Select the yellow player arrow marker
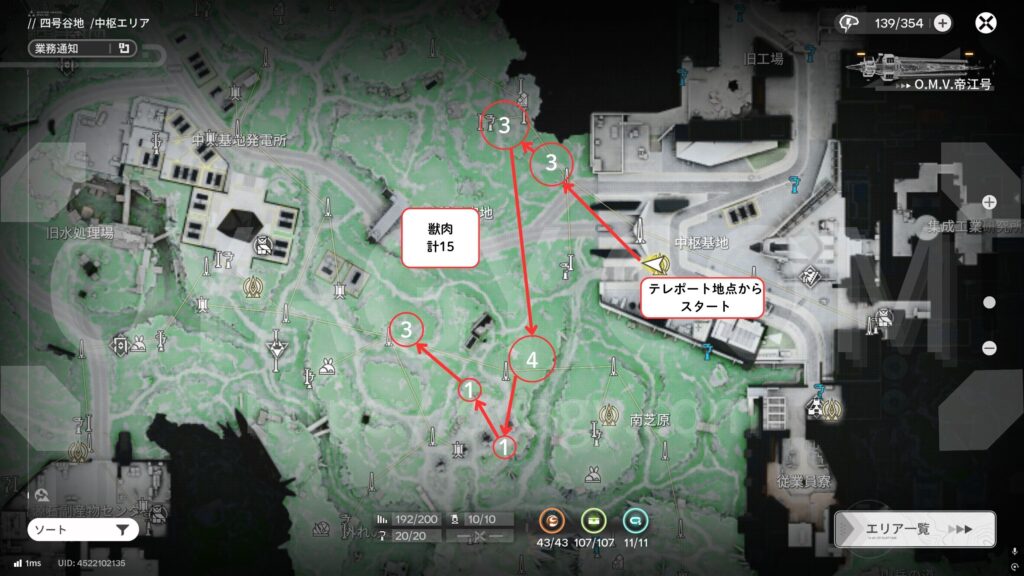Image resolution: width=1024 pixels, height=576 pixels. point(656,264)
